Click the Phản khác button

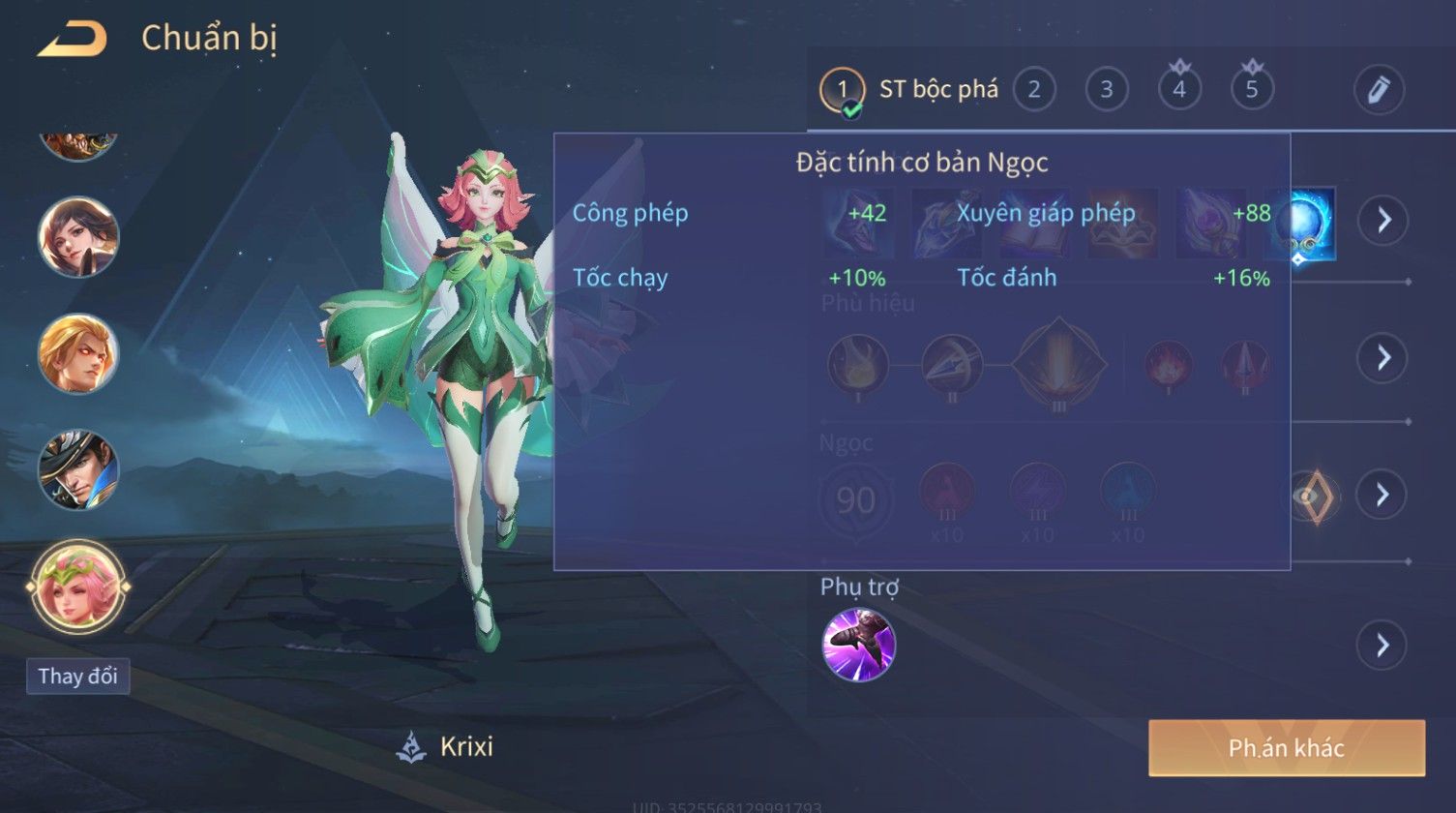point(1287,747)
